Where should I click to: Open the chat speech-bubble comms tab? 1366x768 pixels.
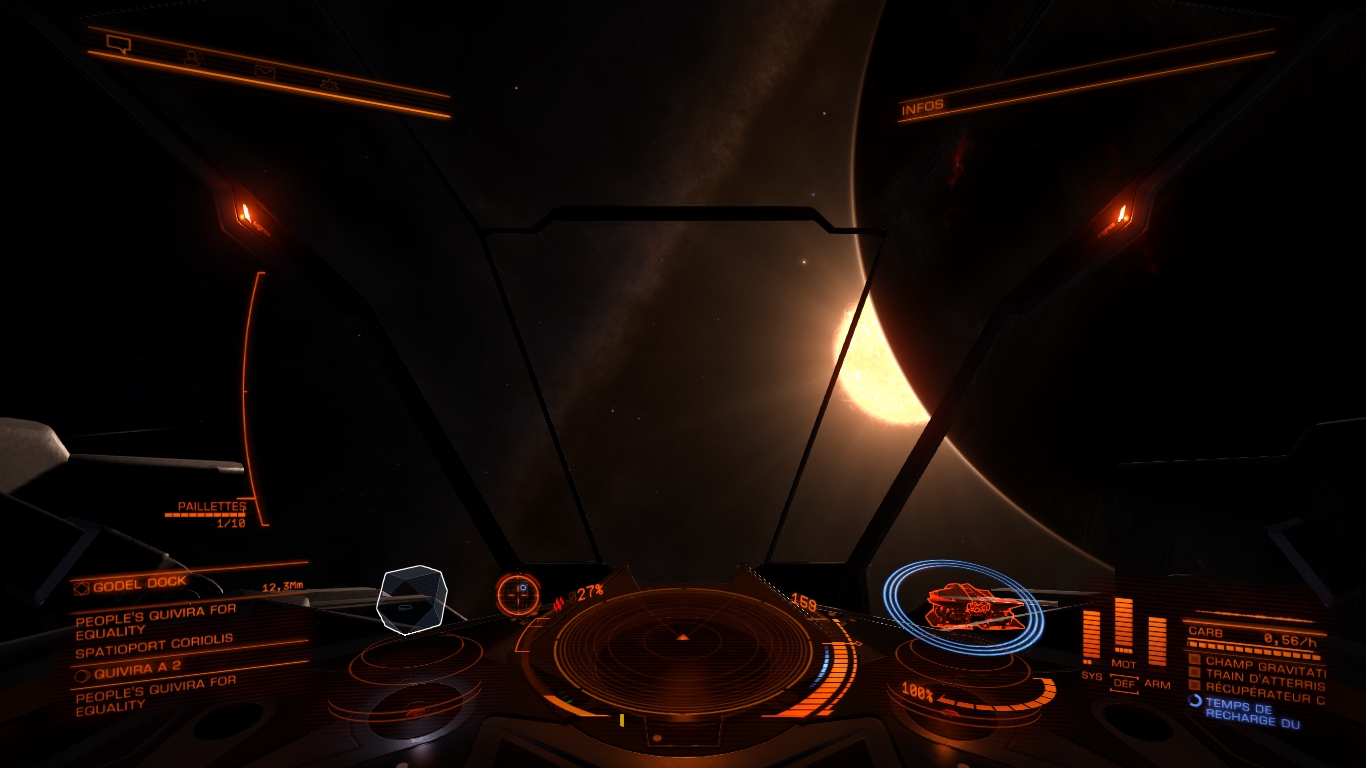[119, 44]
